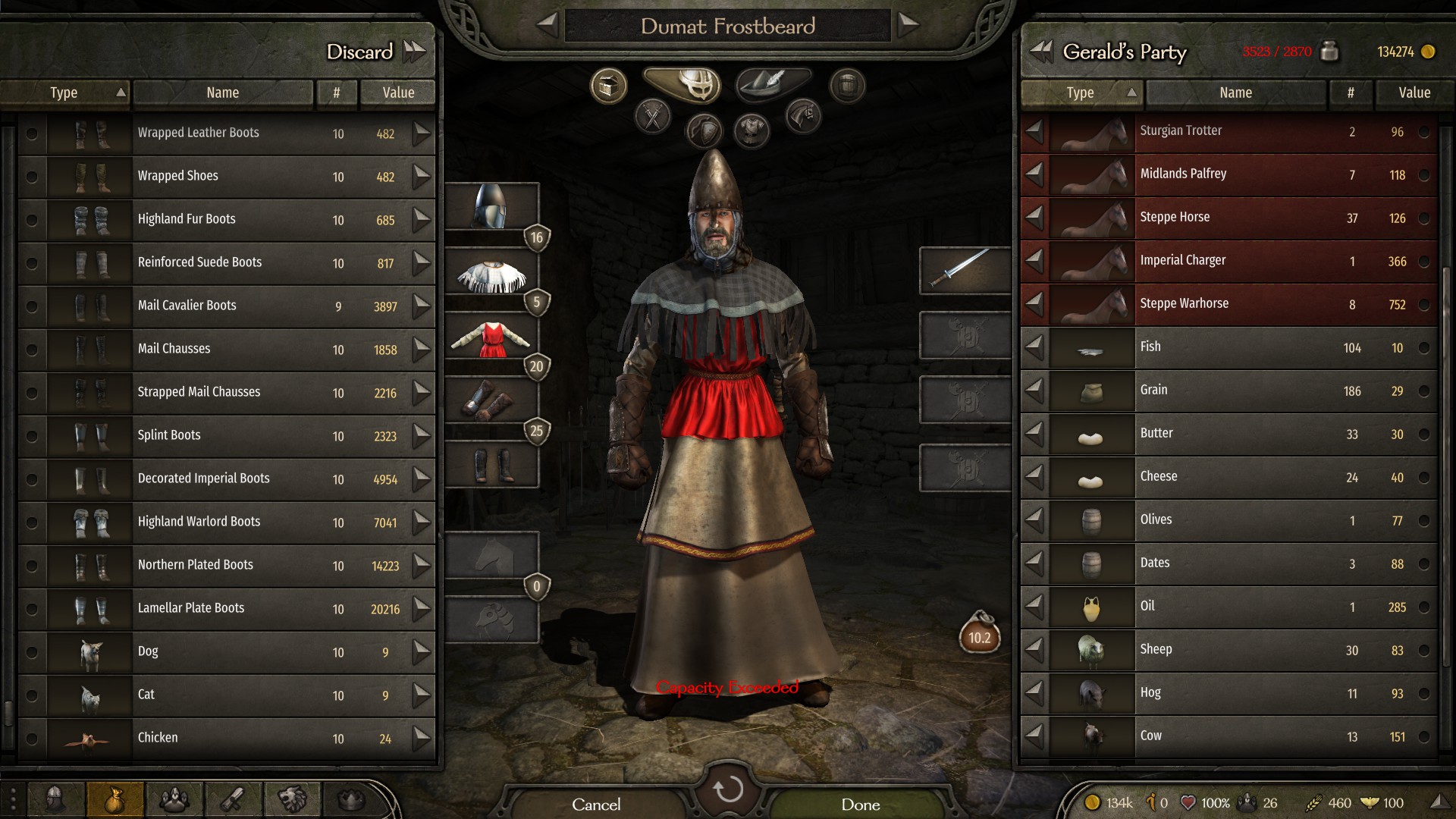Cancel the current transaction

pos(597,805)
